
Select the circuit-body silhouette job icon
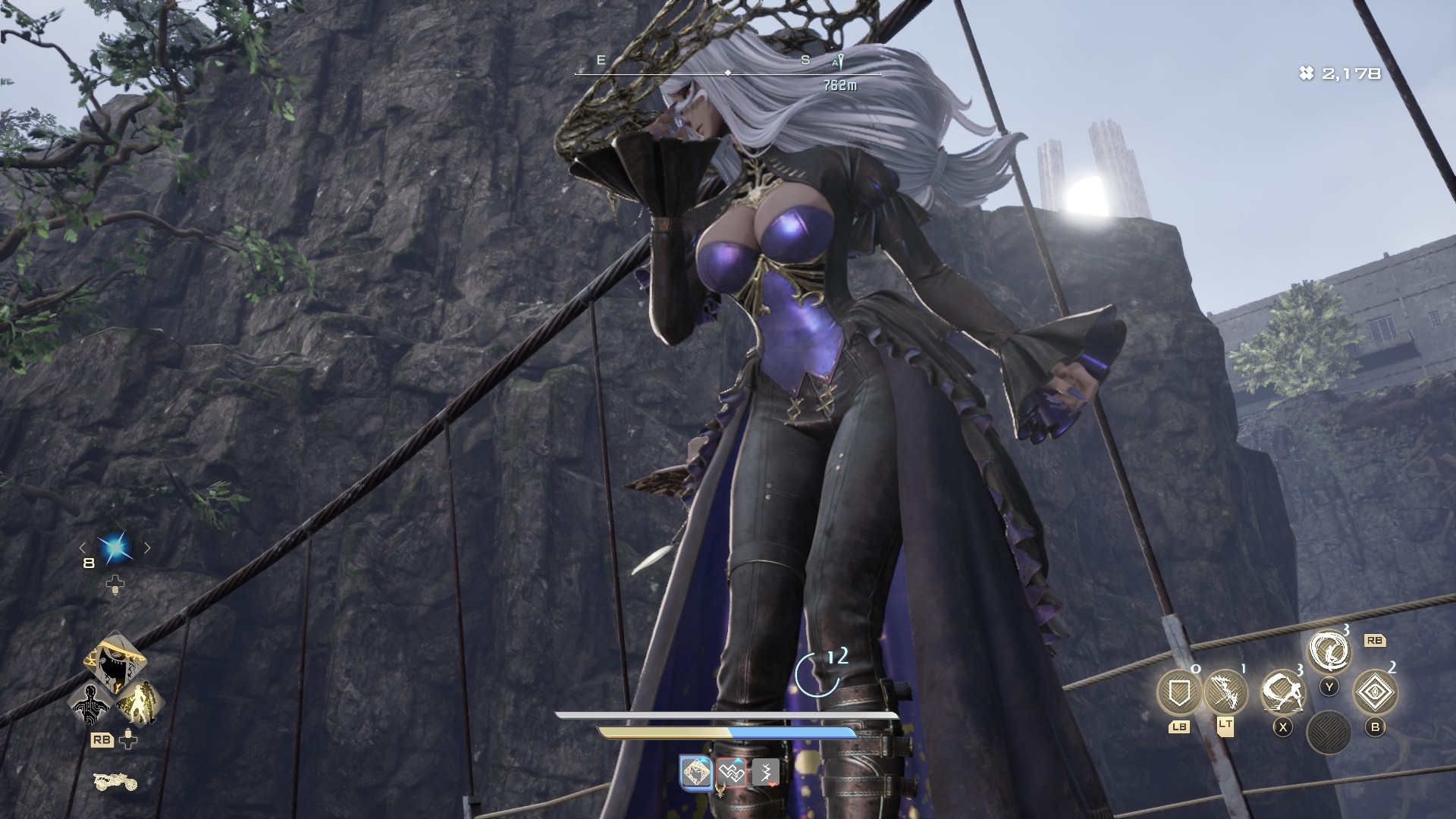tap(90, 704)
